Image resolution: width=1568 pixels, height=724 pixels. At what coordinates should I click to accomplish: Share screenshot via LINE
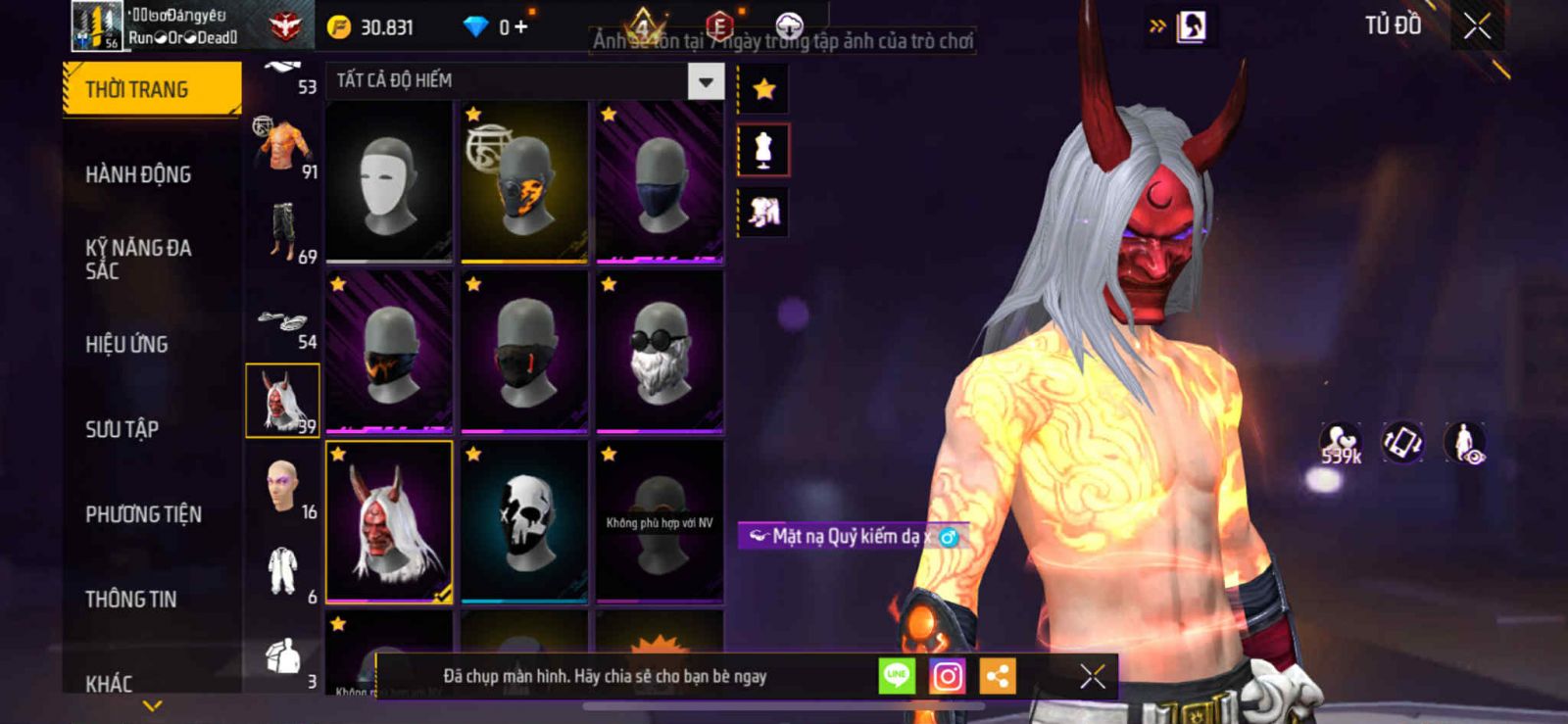896,676
